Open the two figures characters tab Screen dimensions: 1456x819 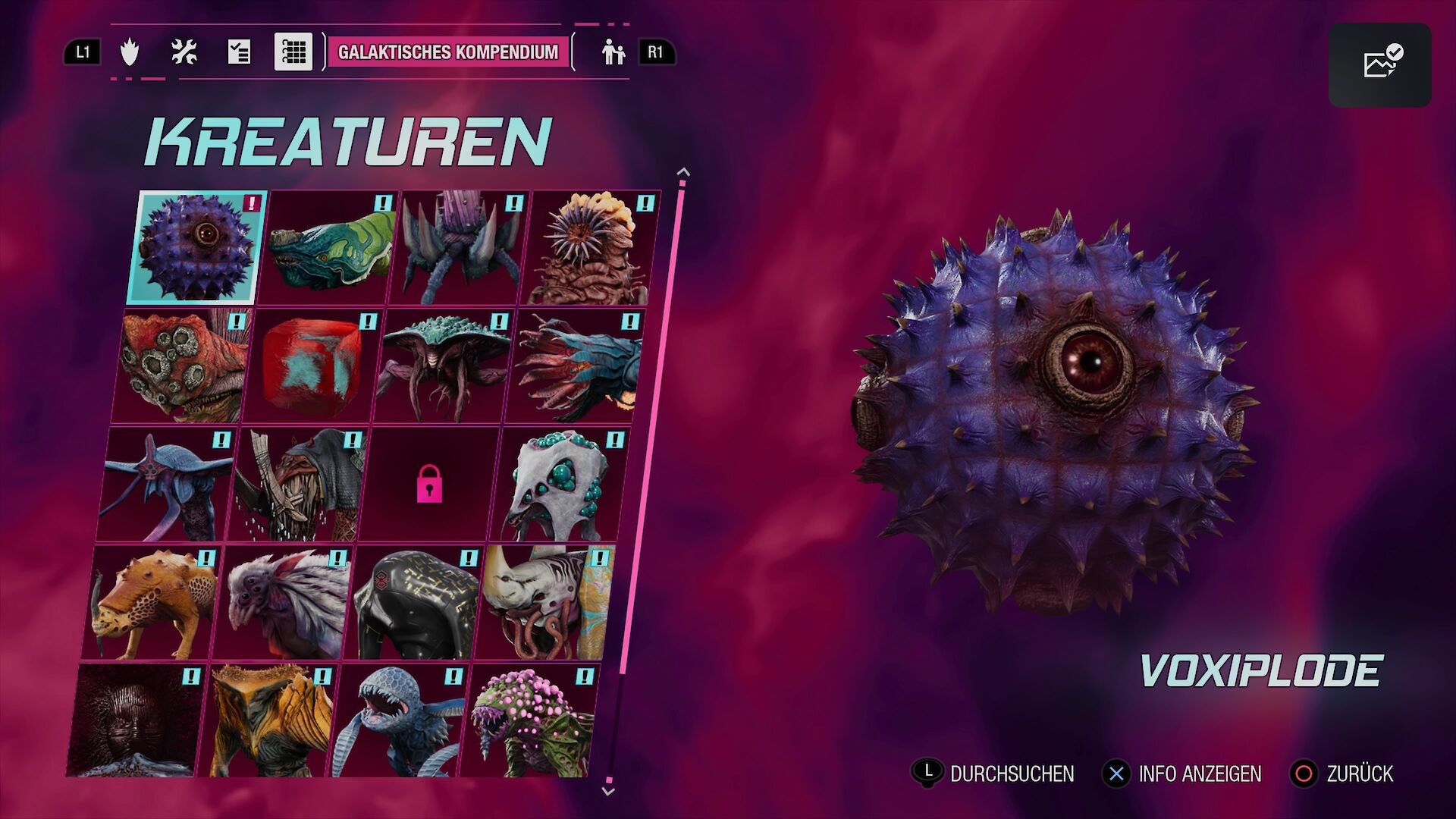click(x=613, y=52)
